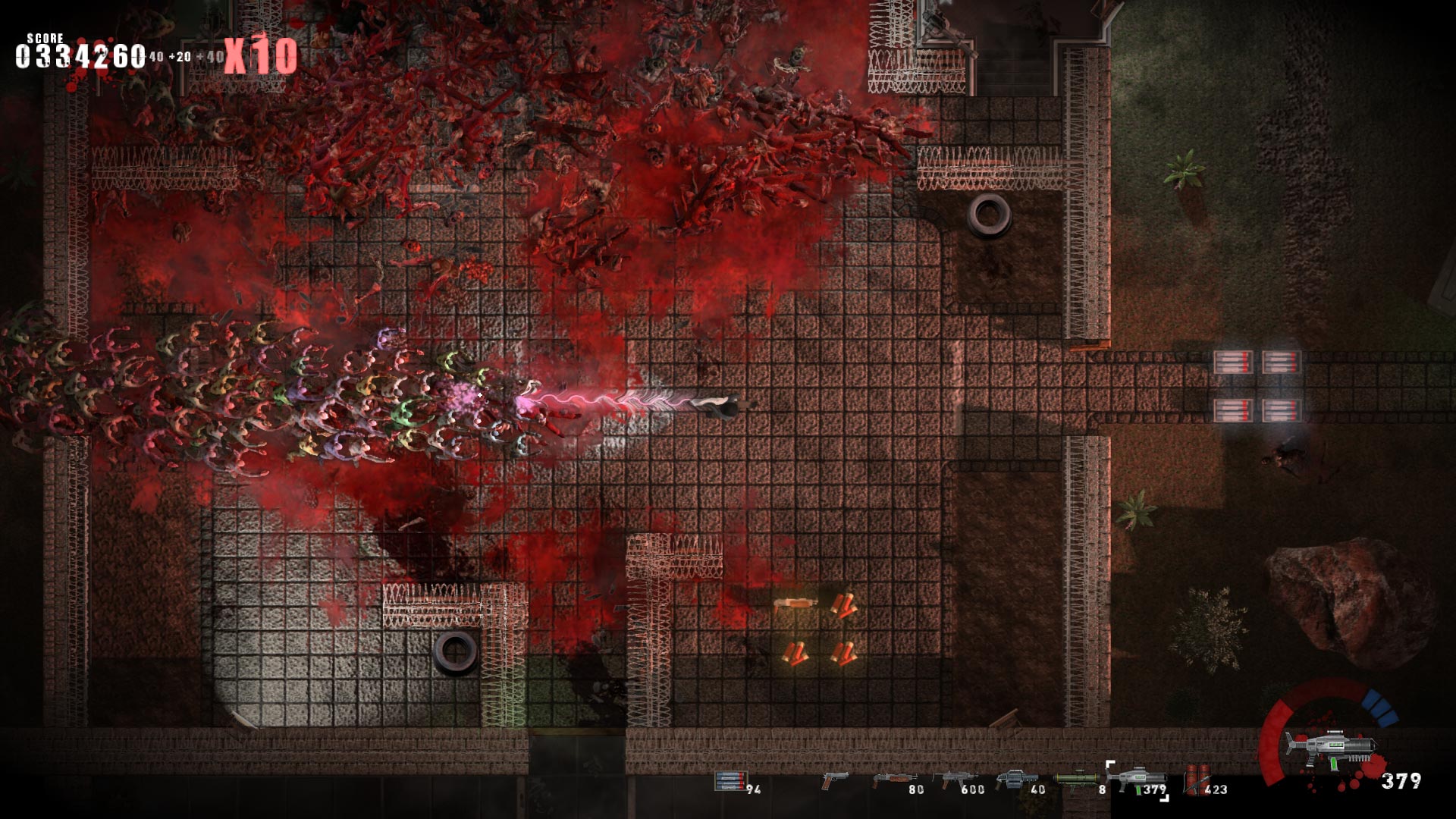
Task: Select the submachine gun with 600 ammo
Action: (957, 779)
